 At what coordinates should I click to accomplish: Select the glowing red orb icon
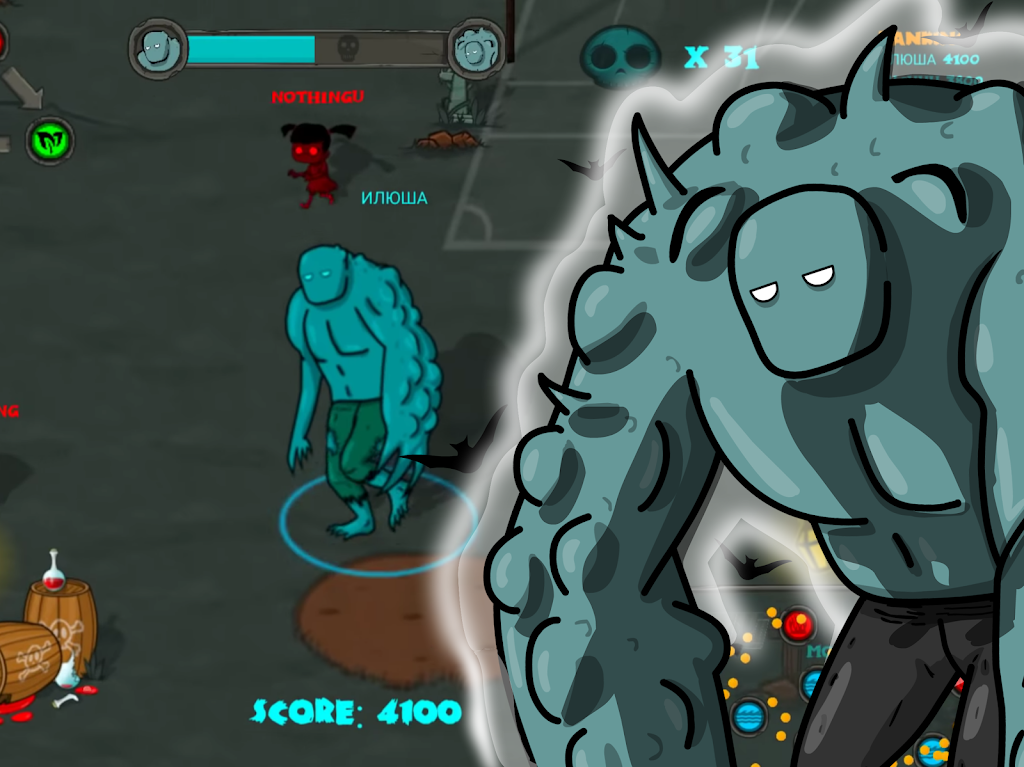tap(798, 625)
